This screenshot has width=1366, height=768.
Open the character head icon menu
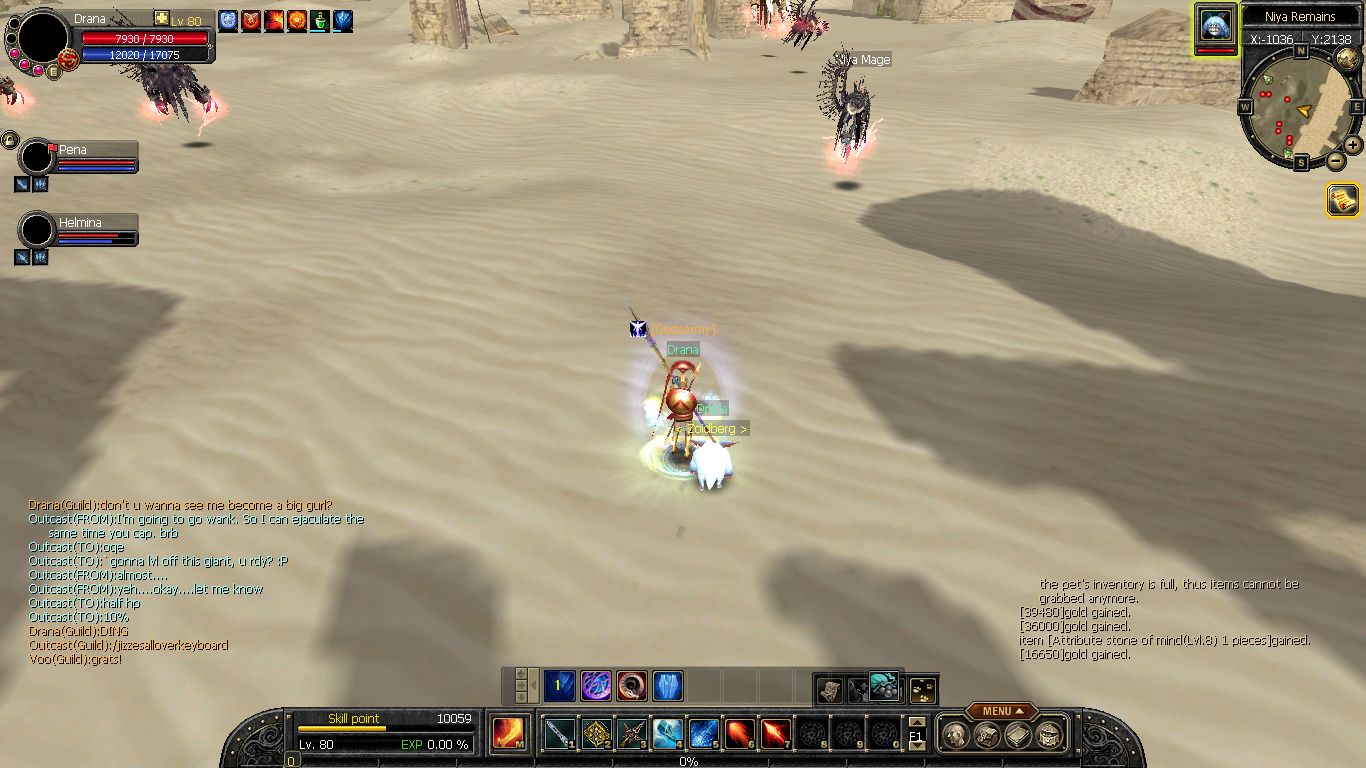click(954, 736)
